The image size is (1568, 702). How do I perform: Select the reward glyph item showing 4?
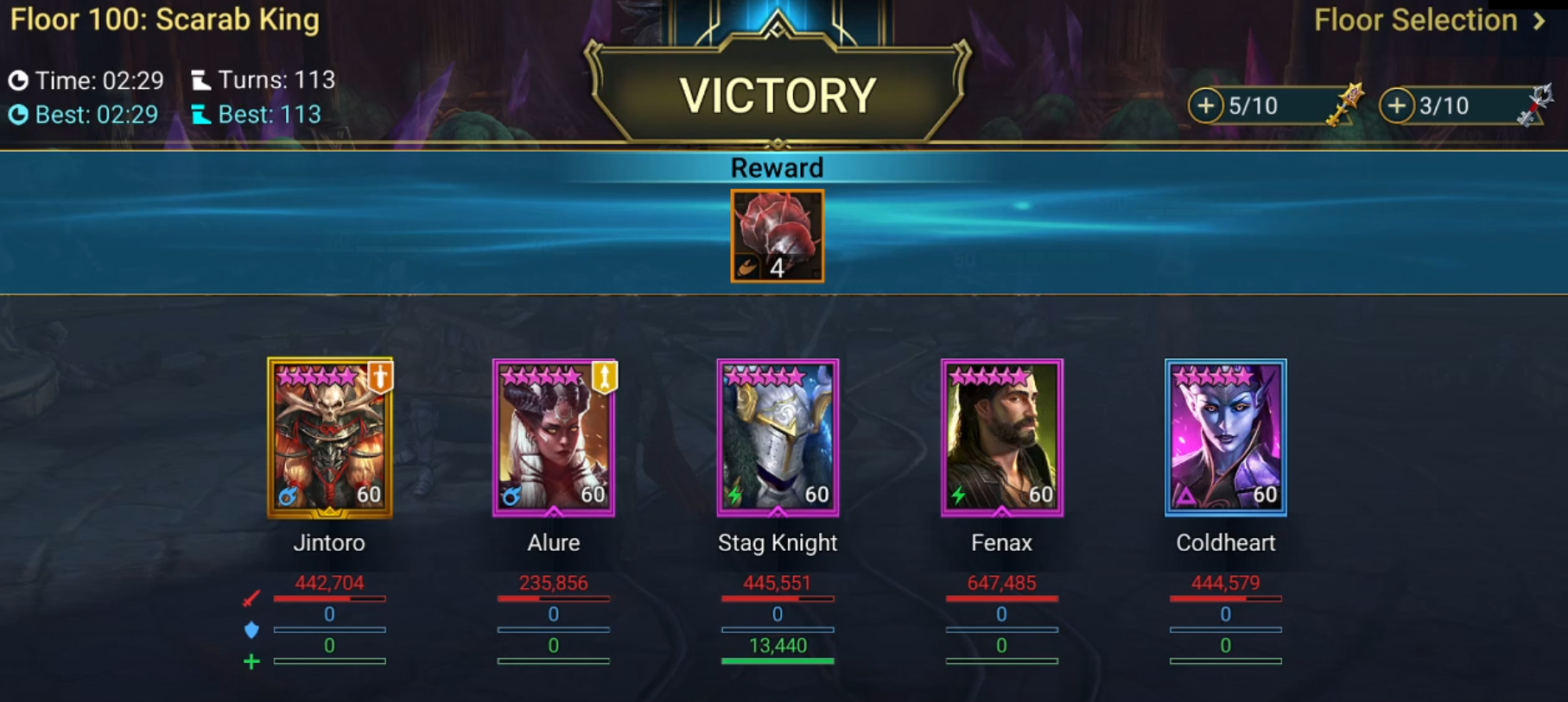pos(777,237)
